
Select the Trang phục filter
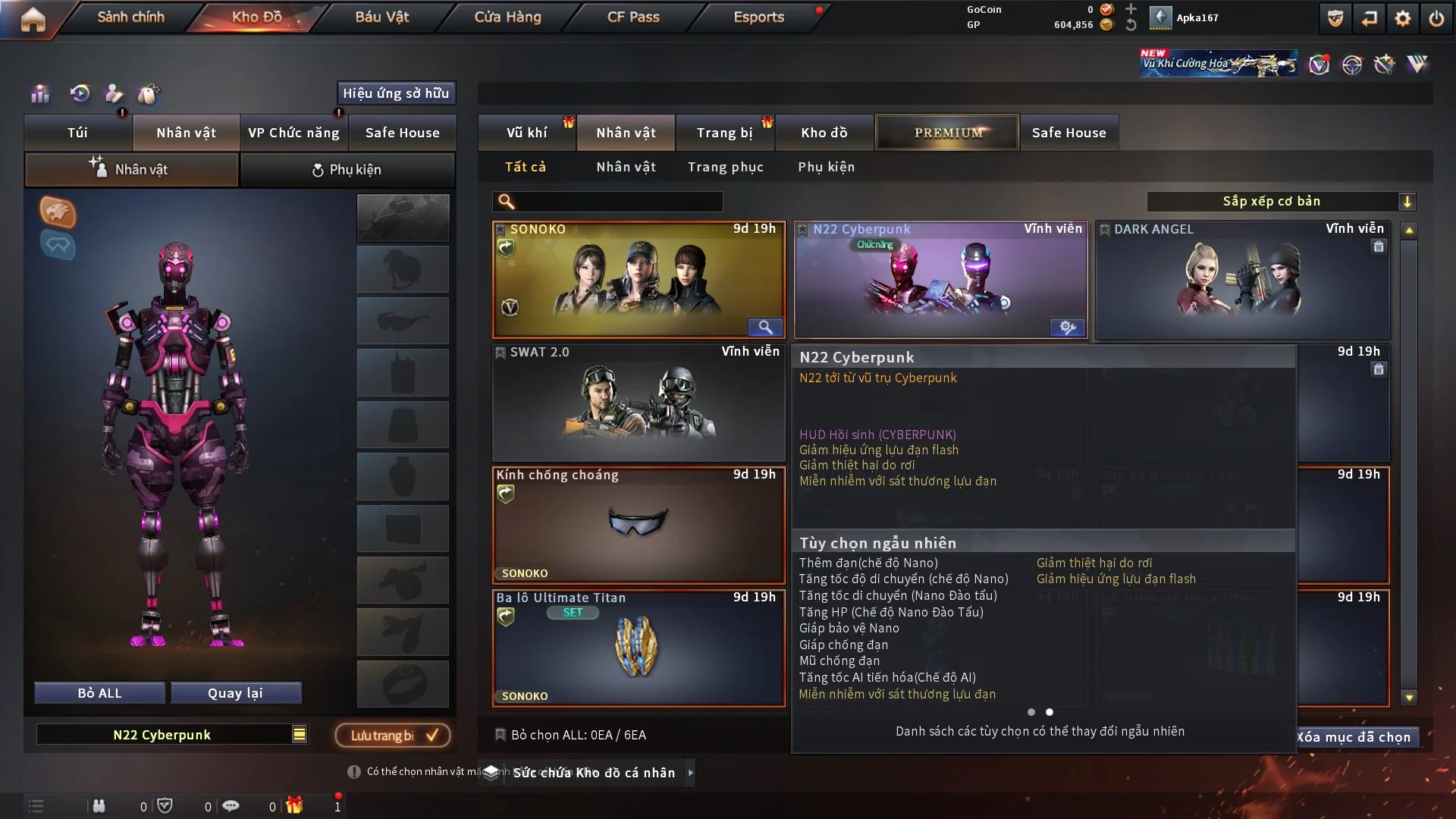click(x=725, y=167)
